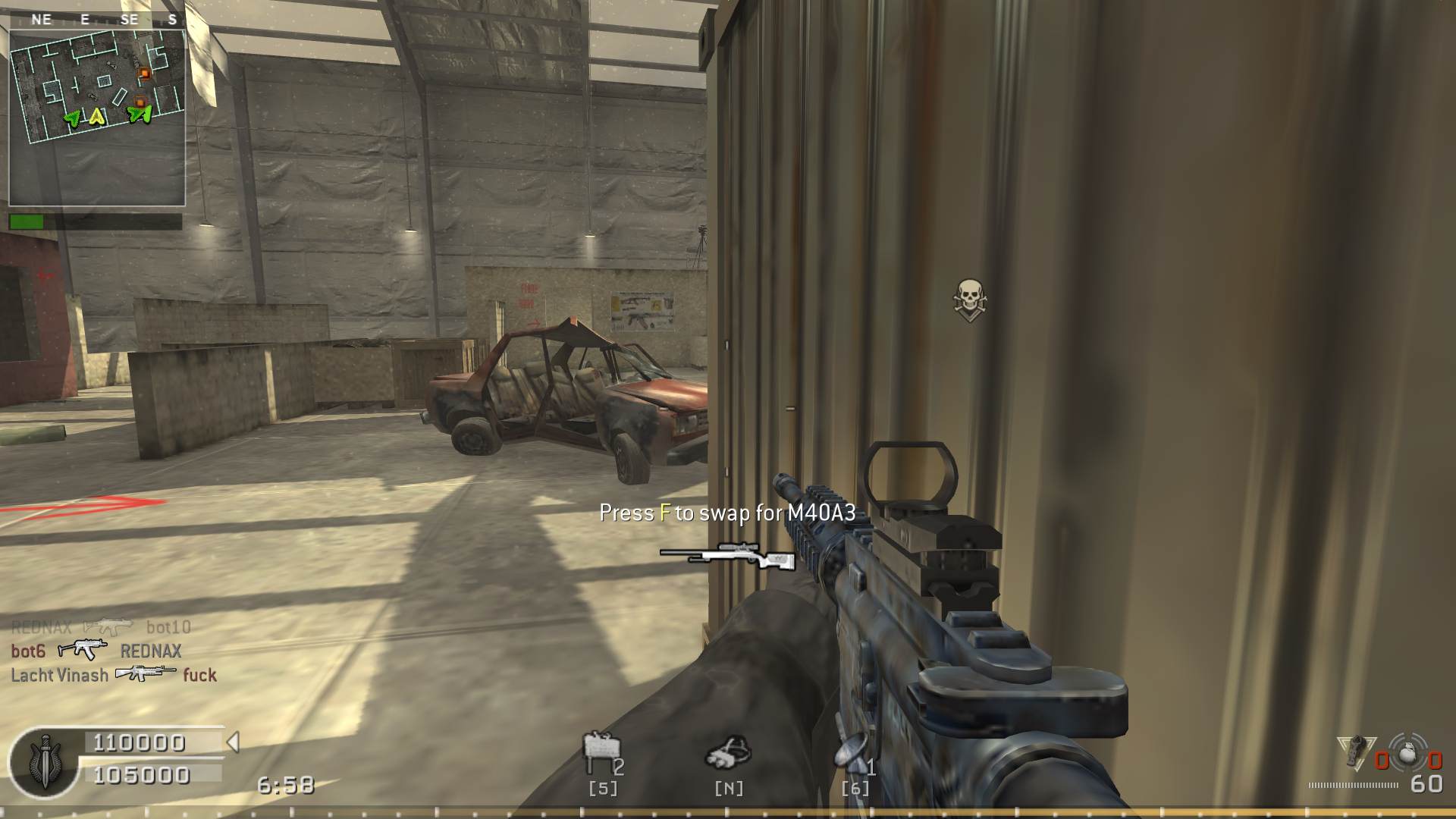Select the bot6 killed REDNAX feed entry

pos(96,651)
